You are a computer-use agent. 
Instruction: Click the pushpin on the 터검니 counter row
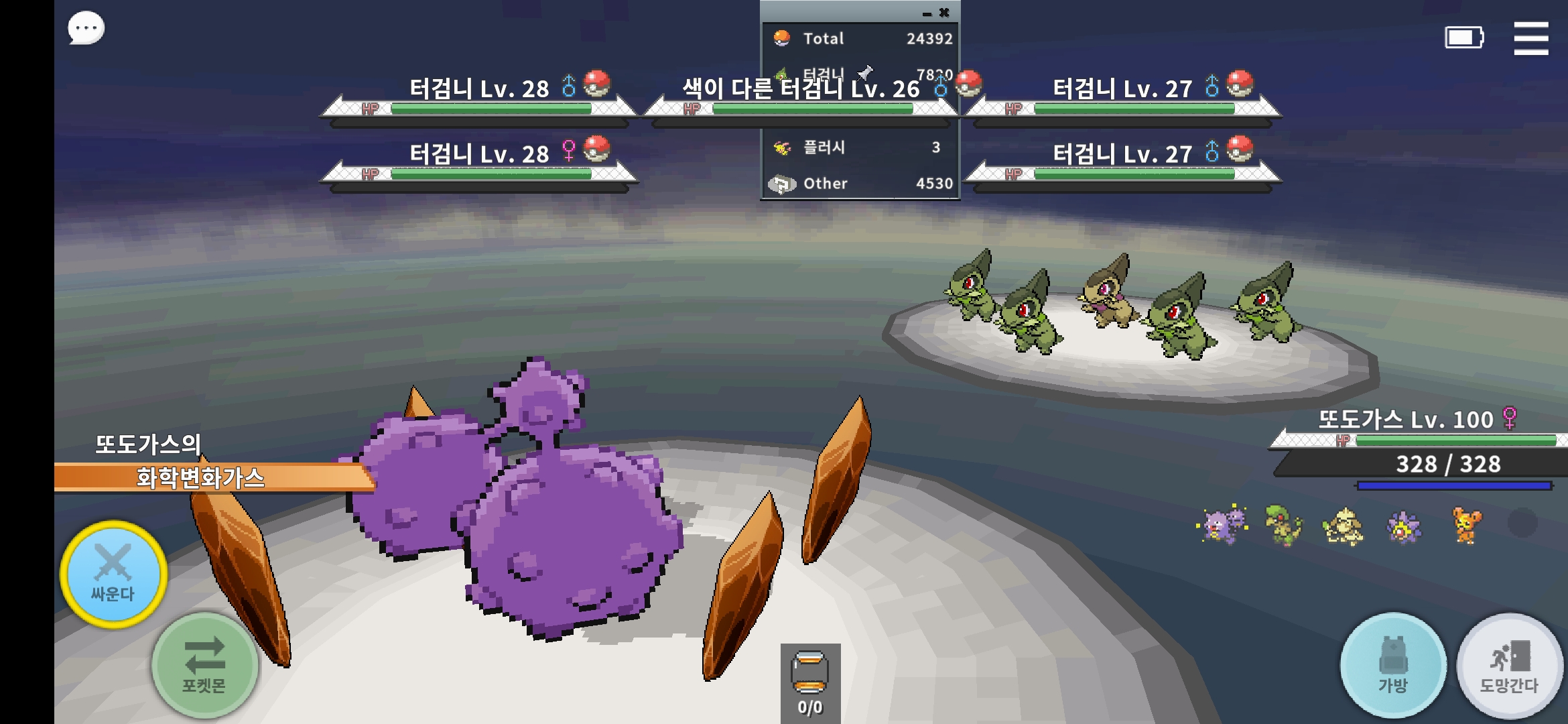tap(866, 72)
